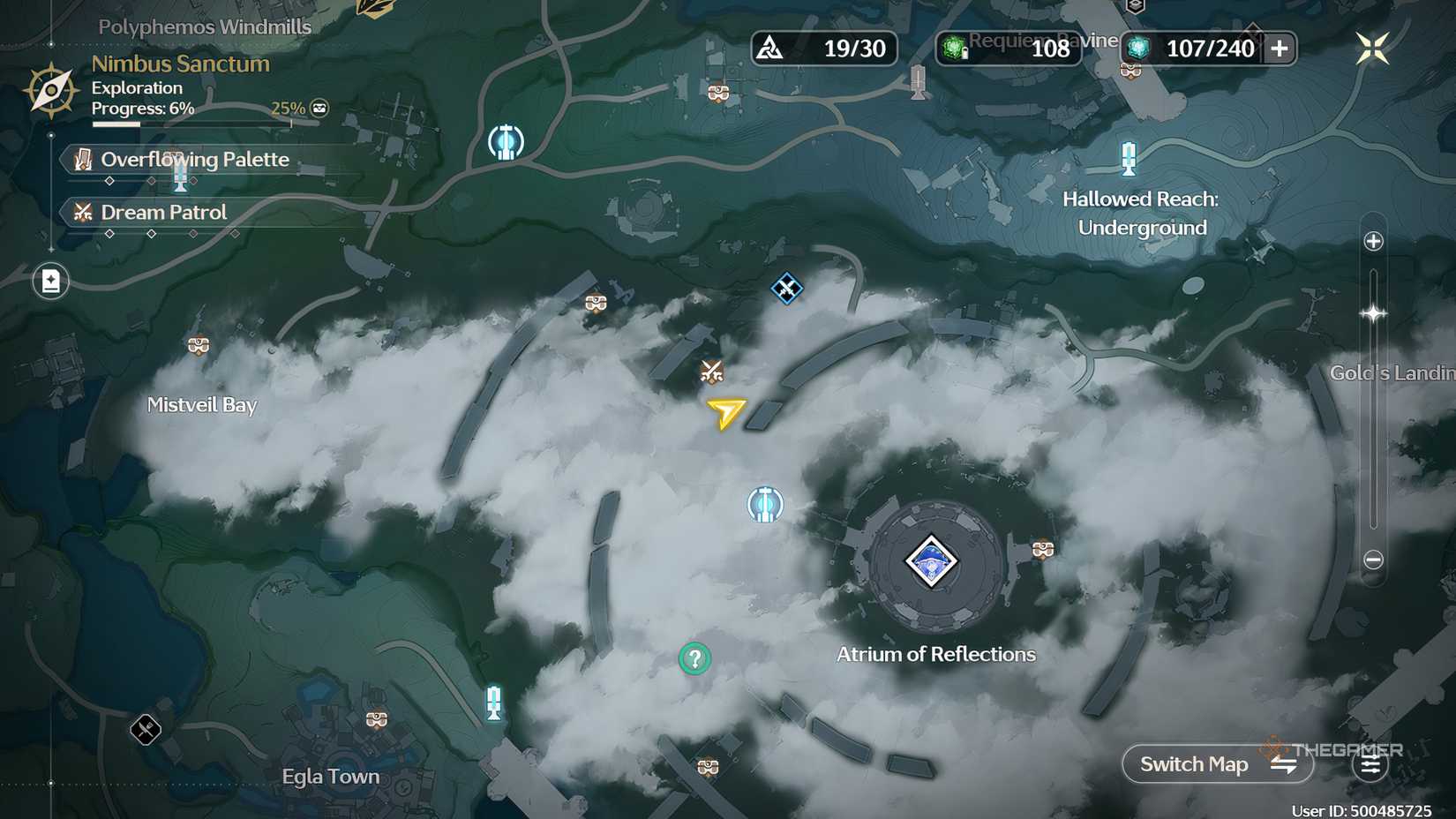
Task: Track the Dream Patrol quest
Action: (x=162, y=212)
